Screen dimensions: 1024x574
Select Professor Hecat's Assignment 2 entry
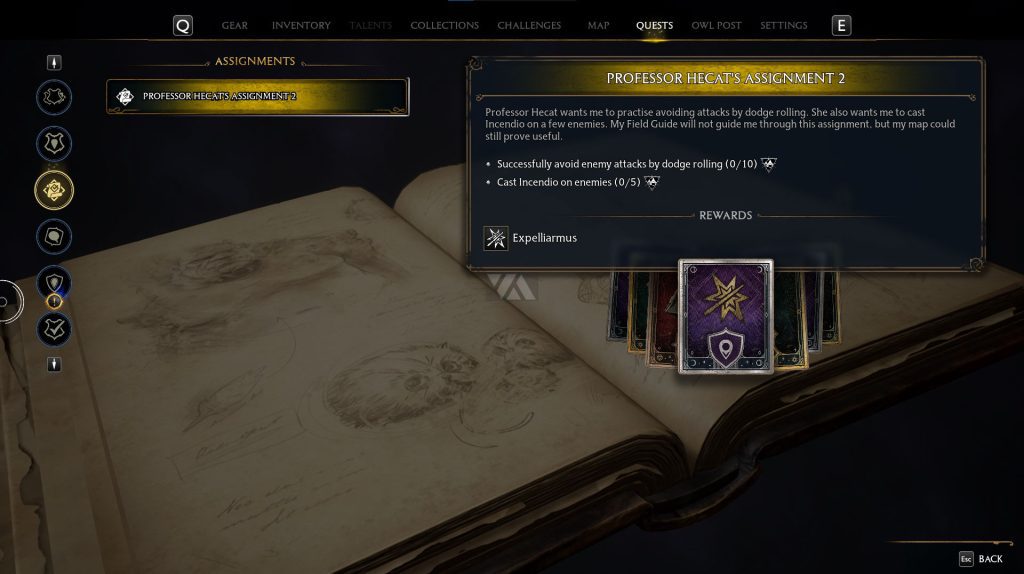(257, 97)
